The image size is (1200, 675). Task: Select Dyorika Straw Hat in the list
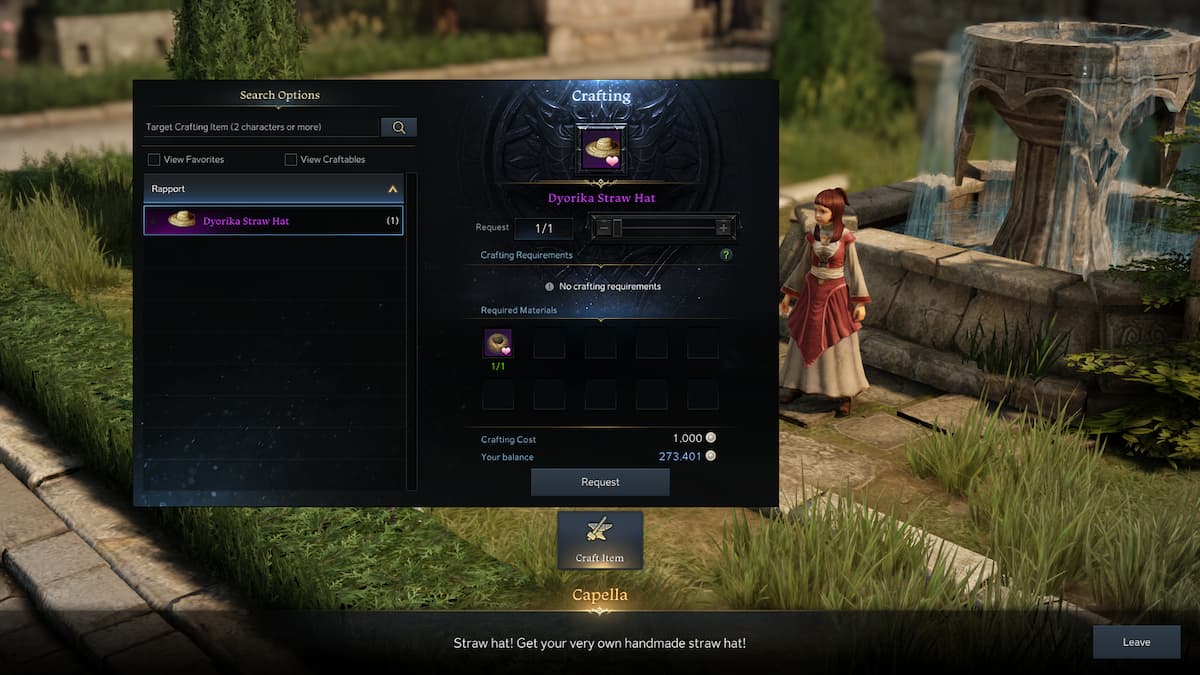click(273, 221)
